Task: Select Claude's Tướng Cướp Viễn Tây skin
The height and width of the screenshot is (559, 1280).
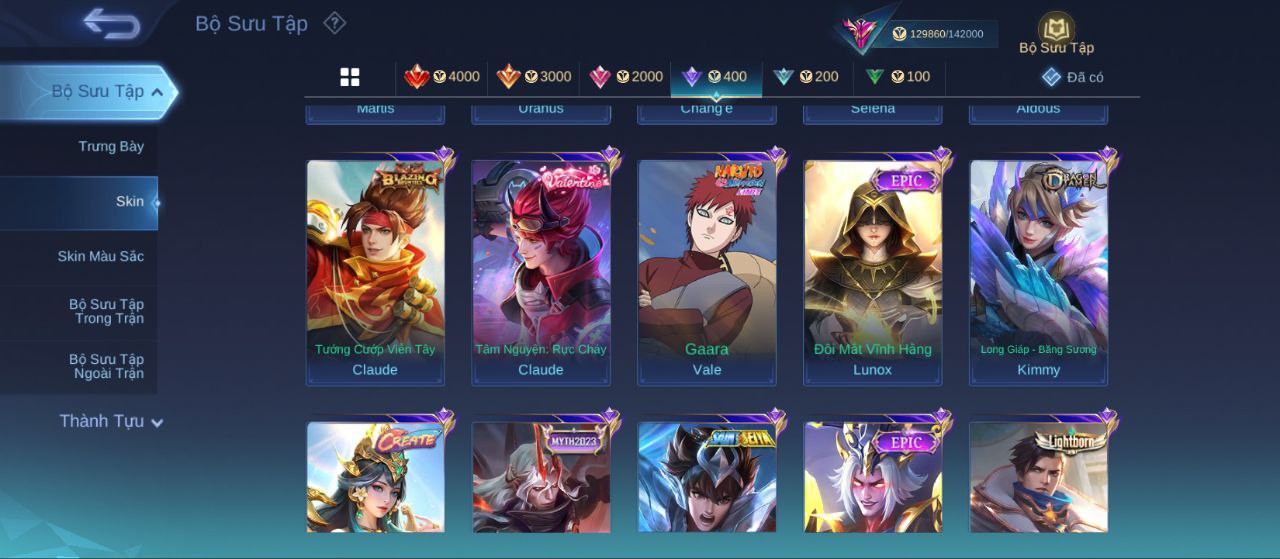Action: (375, 272)
